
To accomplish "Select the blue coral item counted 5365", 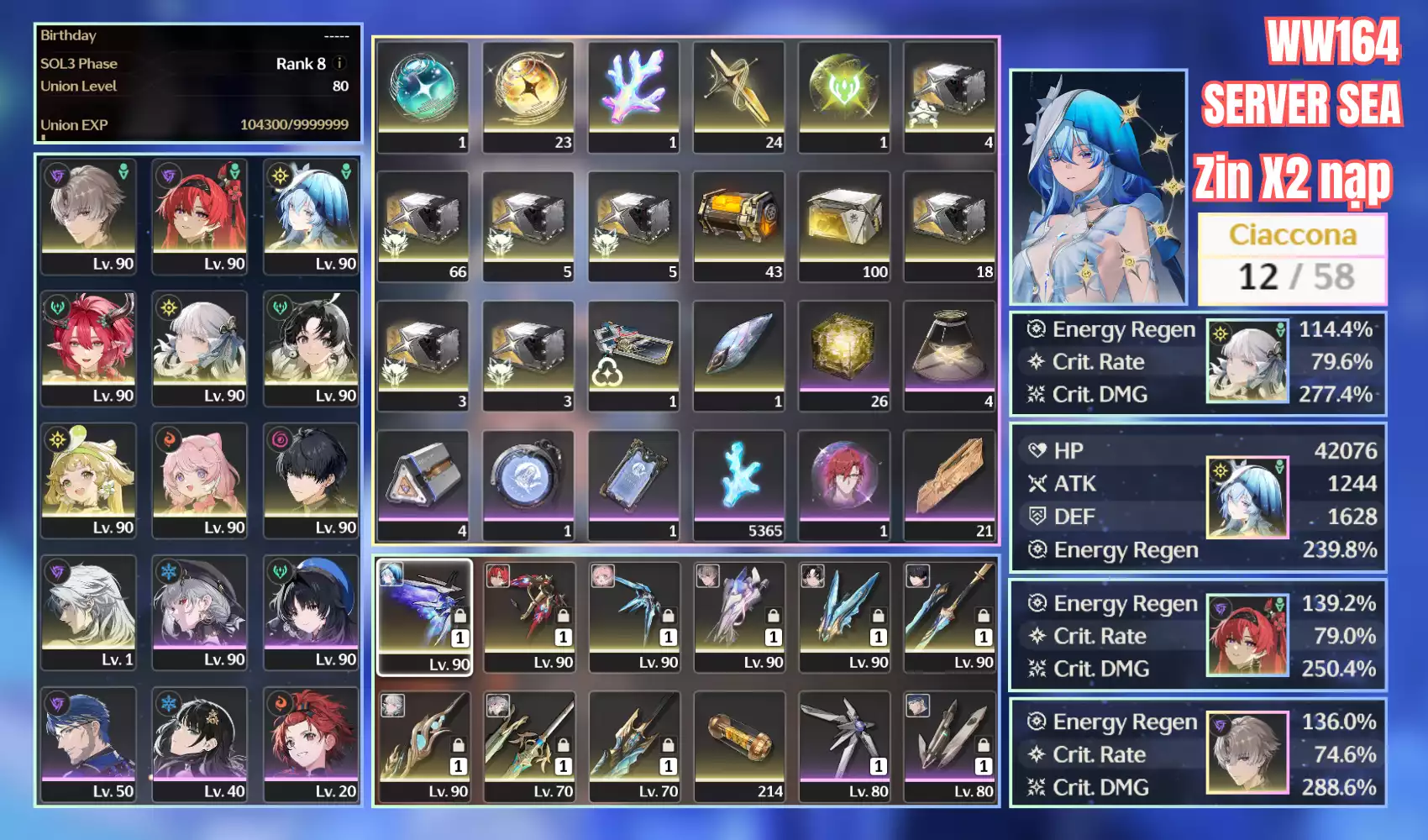I will 739,477.
